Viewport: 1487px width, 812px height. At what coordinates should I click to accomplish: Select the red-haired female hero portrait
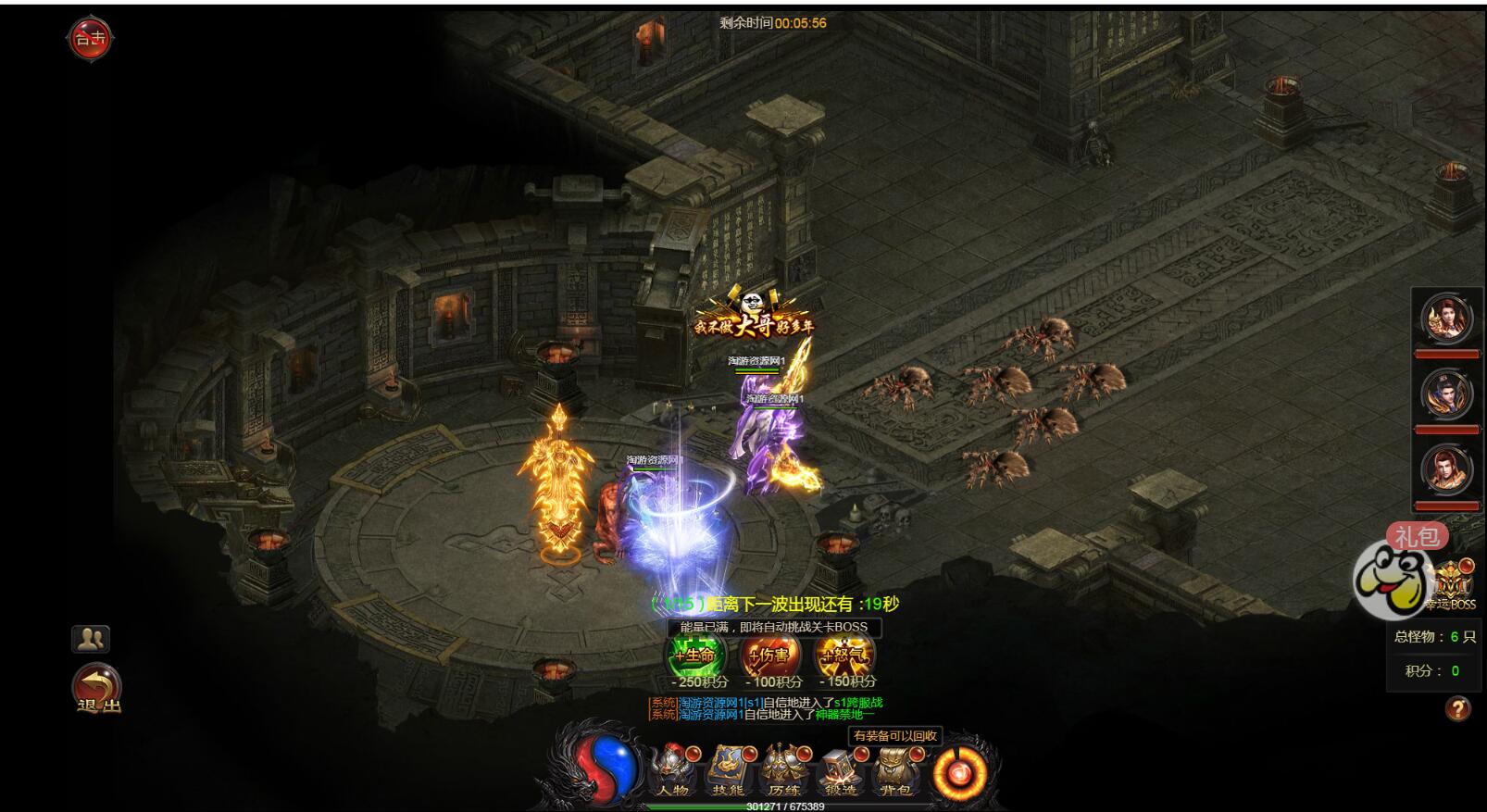[1447, 319]
